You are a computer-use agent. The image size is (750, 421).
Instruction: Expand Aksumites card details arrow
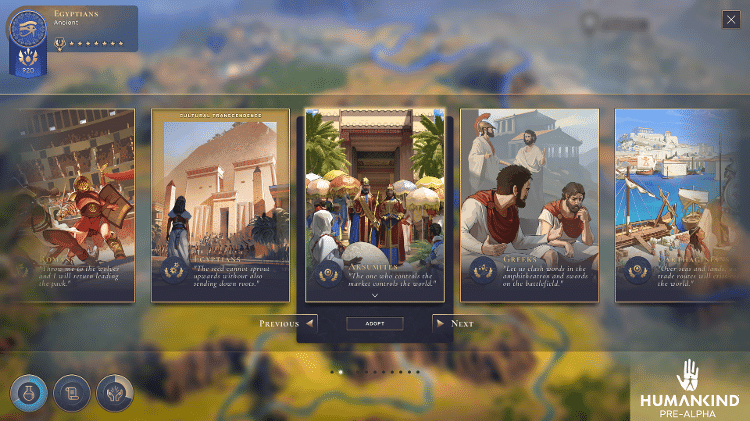point(374,296)
